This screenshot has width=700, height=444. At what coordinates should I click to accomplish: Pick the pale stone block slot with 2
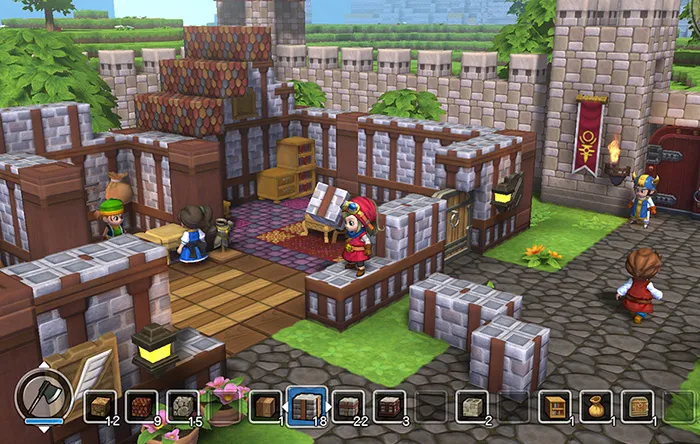pyautogui.click(x=472, y=406)
